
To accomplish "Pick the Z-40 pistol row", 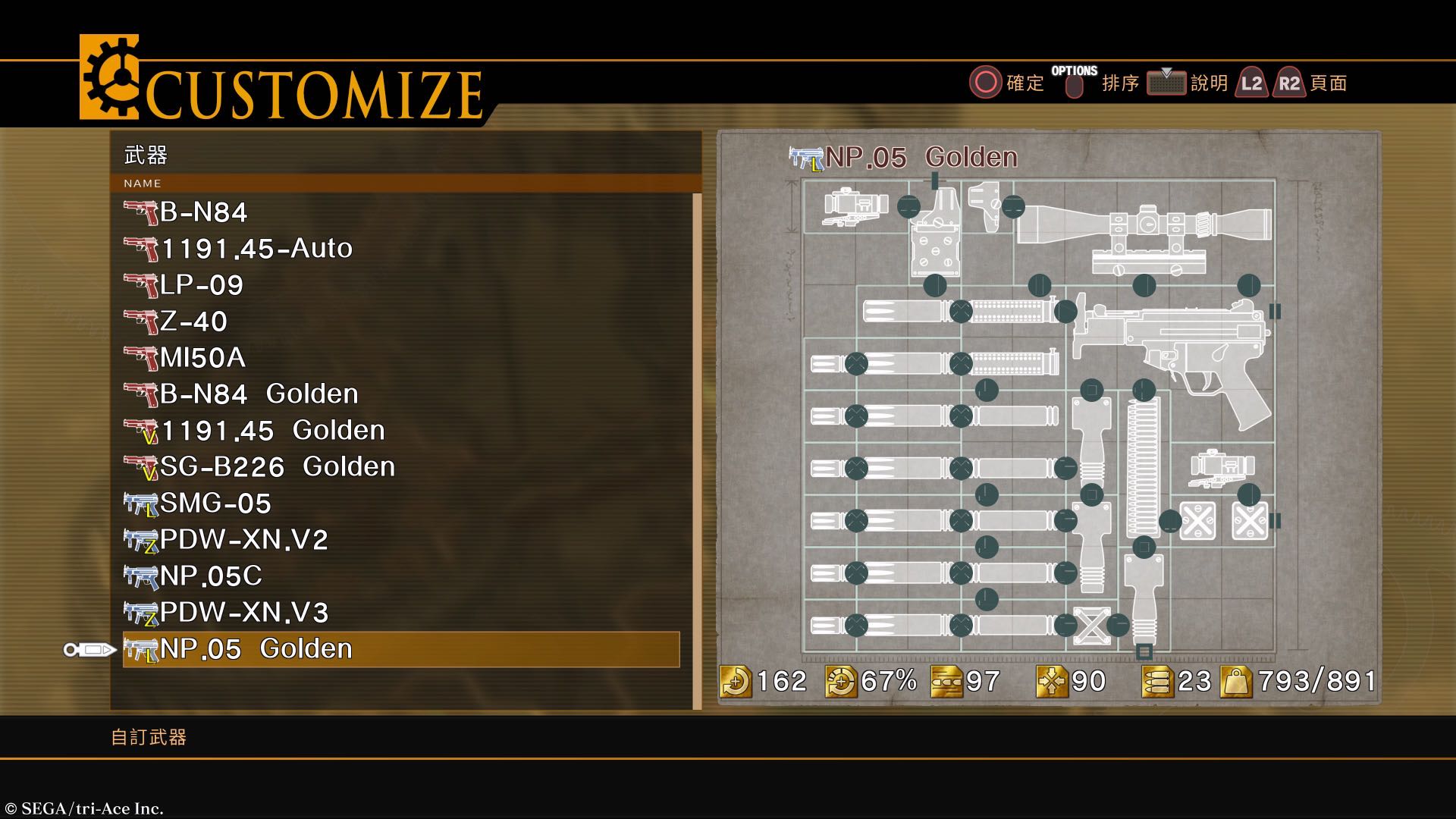I will 193,322.
